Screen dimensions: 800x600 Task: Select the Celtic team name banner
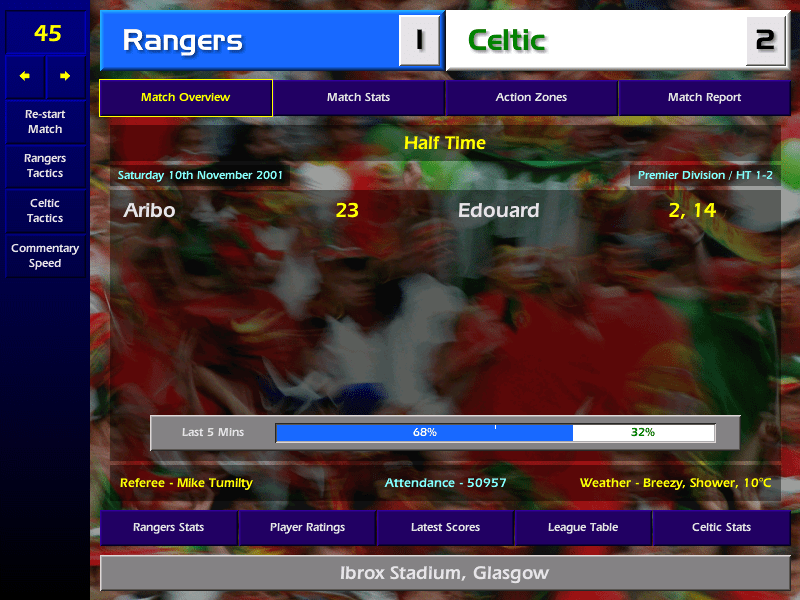[x=600, y=41]
